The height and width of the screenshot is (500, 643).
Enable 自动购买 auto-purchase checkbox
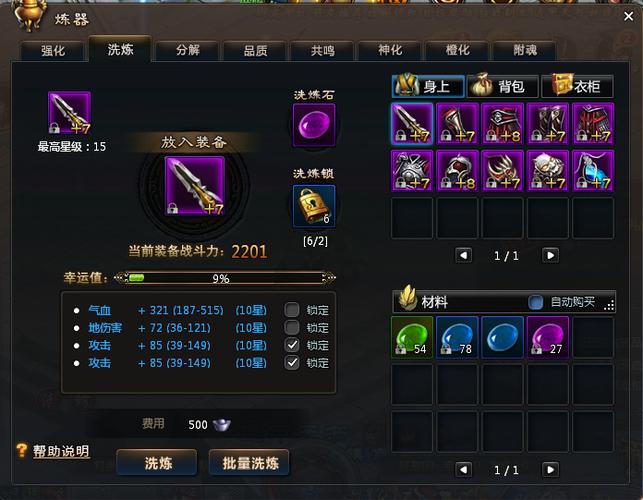coord(536,302)
